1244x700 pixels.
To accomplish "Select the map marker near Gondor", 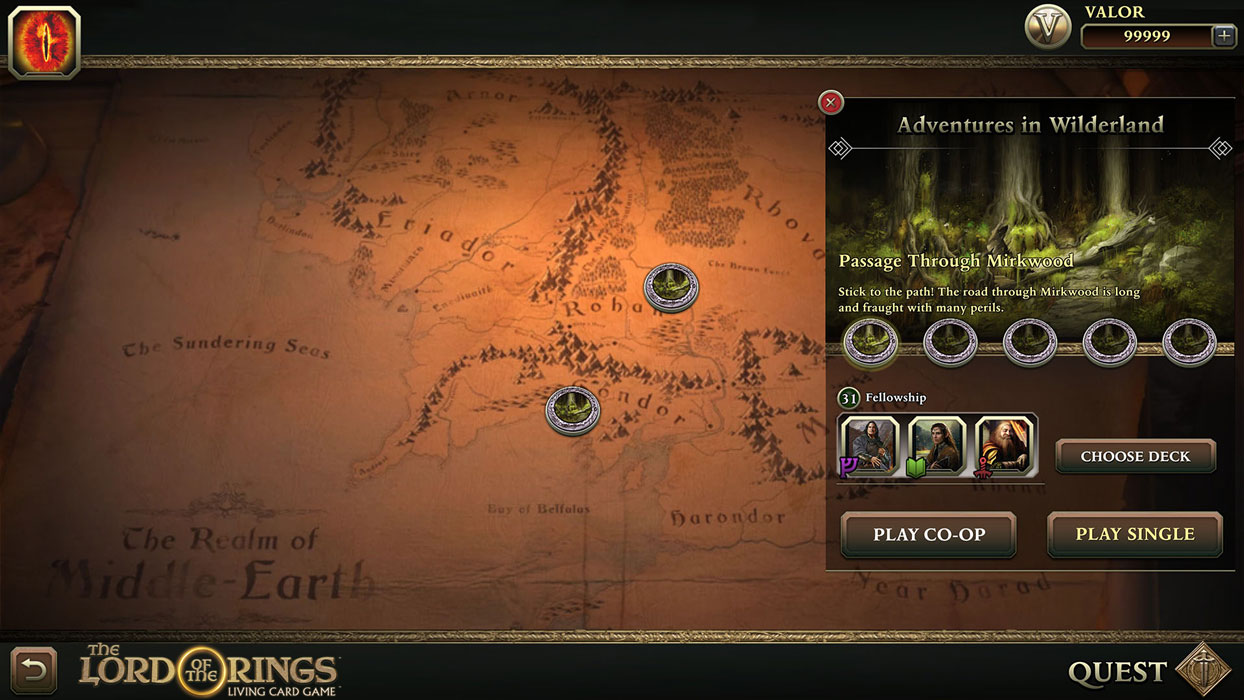I will click(x=573, y=410).
